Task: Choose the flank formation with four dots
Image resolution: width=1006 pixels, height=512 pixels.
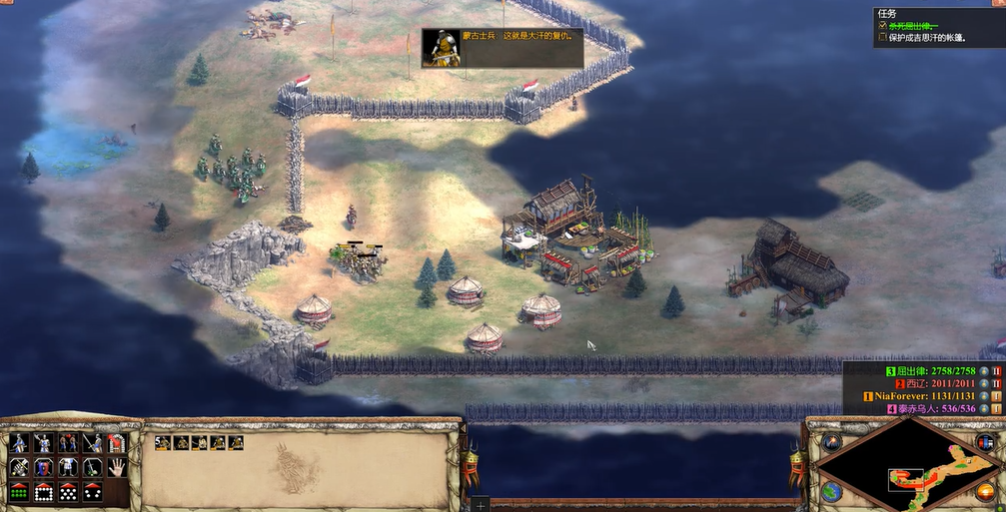Action: [x=92, y=492]
